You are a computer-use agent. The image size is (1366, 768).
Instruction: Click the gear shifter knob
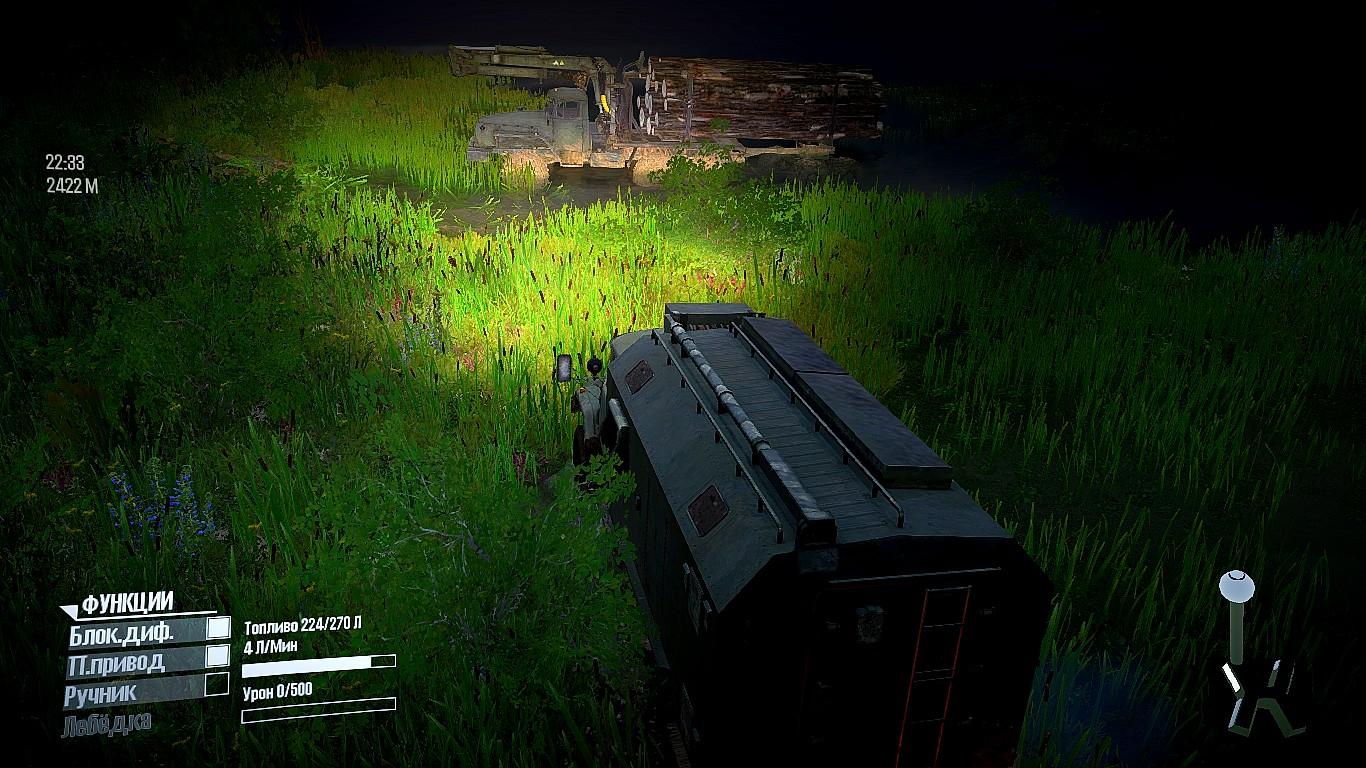coord(1236,581)
